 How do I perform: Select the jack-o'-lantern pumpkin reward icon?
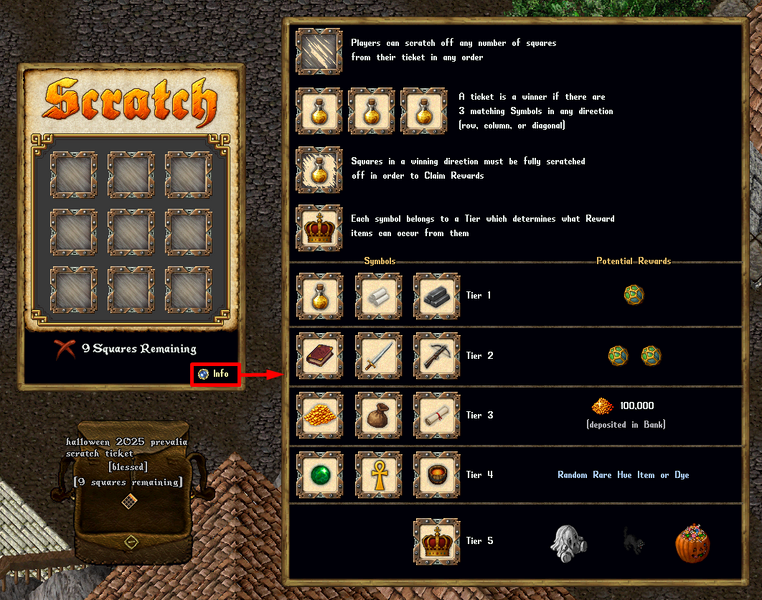[x=691, y=541]
